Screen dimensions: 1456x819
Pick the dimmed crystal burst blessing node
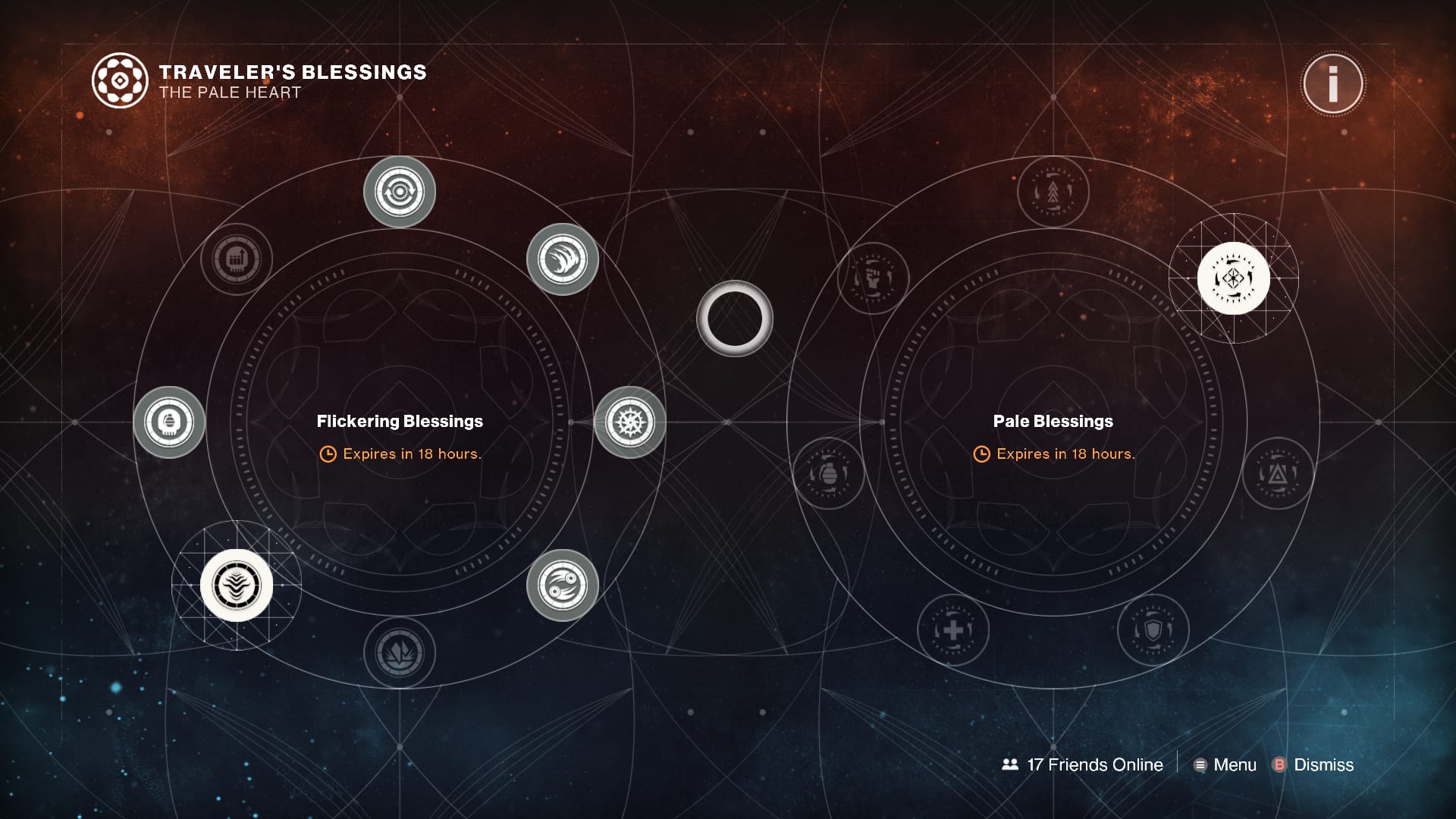click(400, 652)
